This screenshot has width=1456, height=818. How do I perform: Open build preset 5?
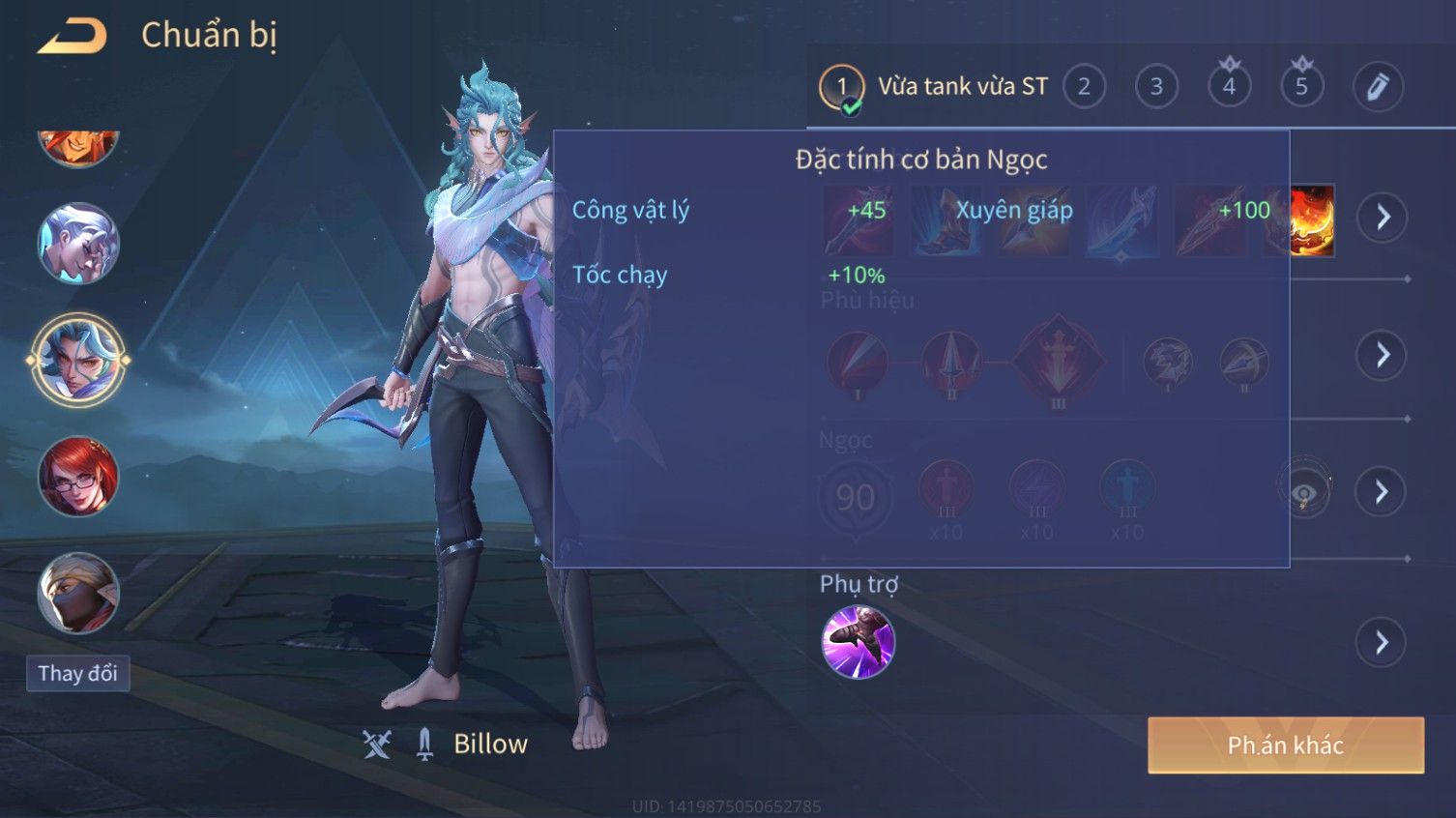tap(1301, 87)
